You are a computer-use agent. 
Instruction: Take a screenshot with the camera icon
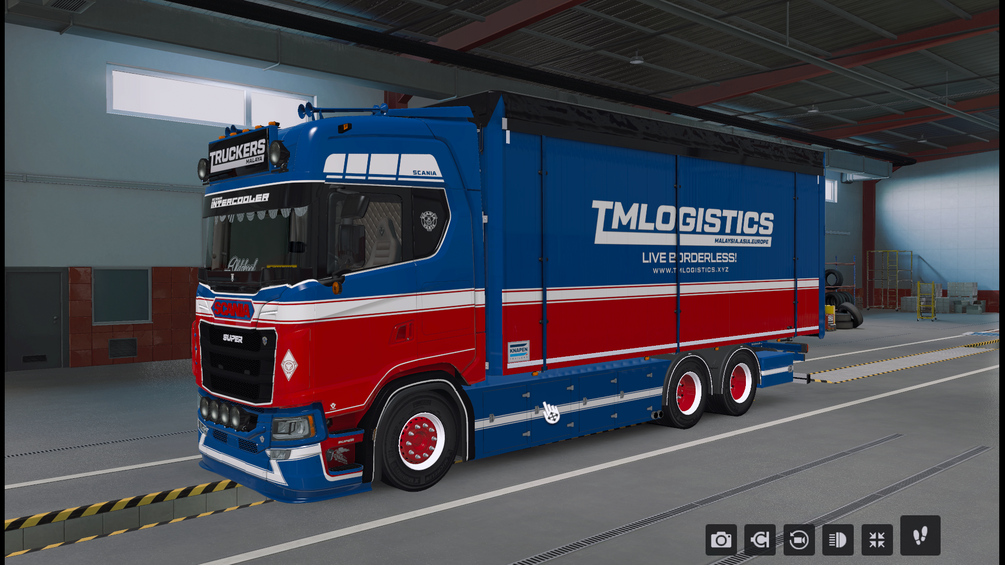[720, 540]
